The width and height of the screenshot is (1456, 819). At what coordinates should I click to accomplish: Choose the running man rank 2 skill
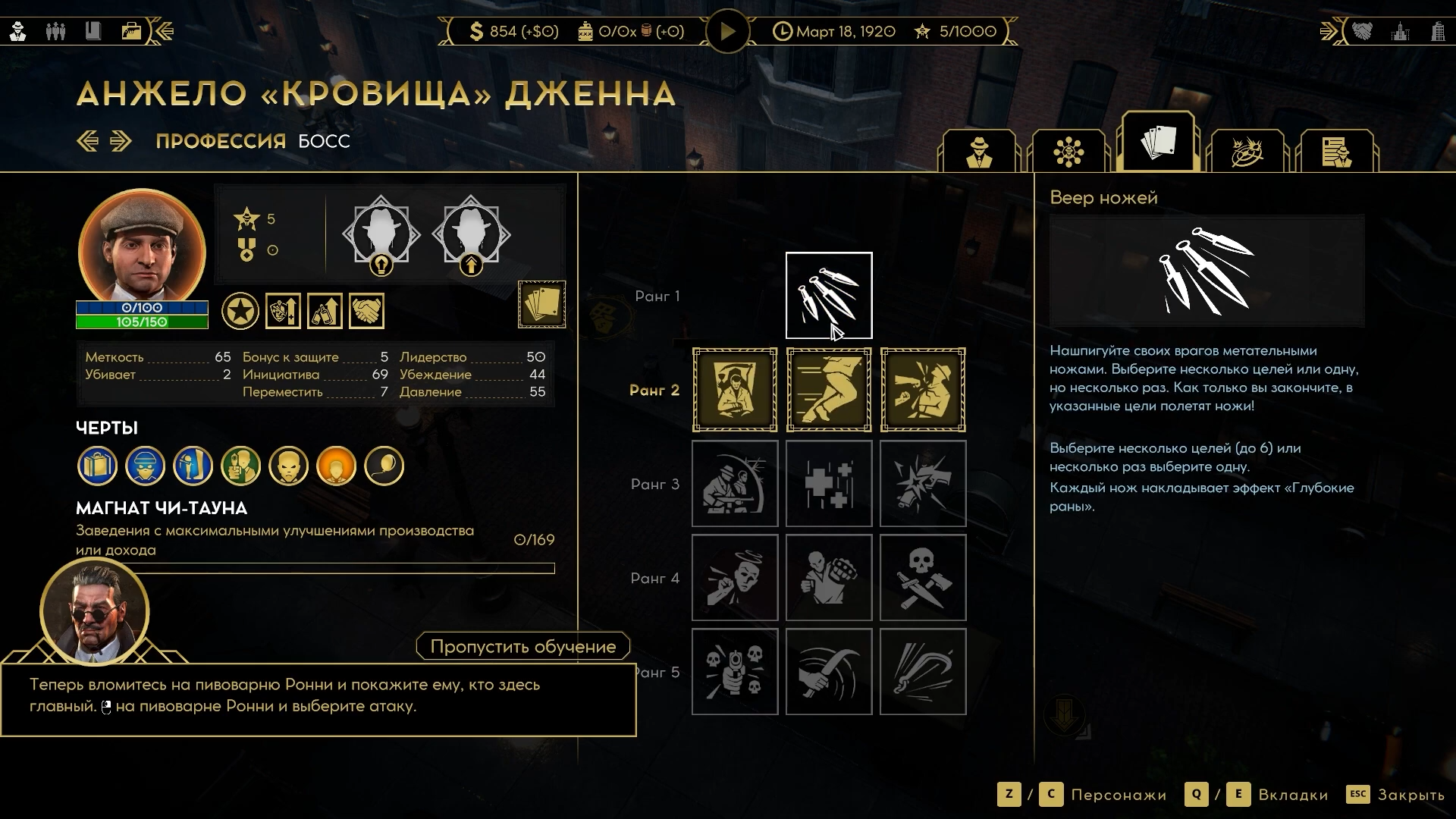click(829, 390)
